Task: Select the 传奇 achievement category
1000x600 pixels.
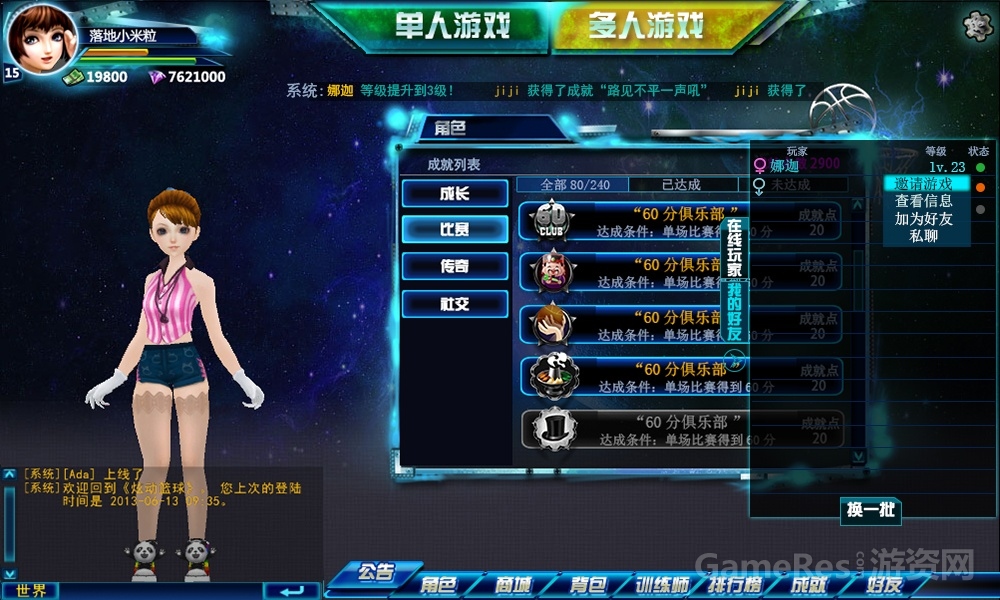Action: (455, 266)
